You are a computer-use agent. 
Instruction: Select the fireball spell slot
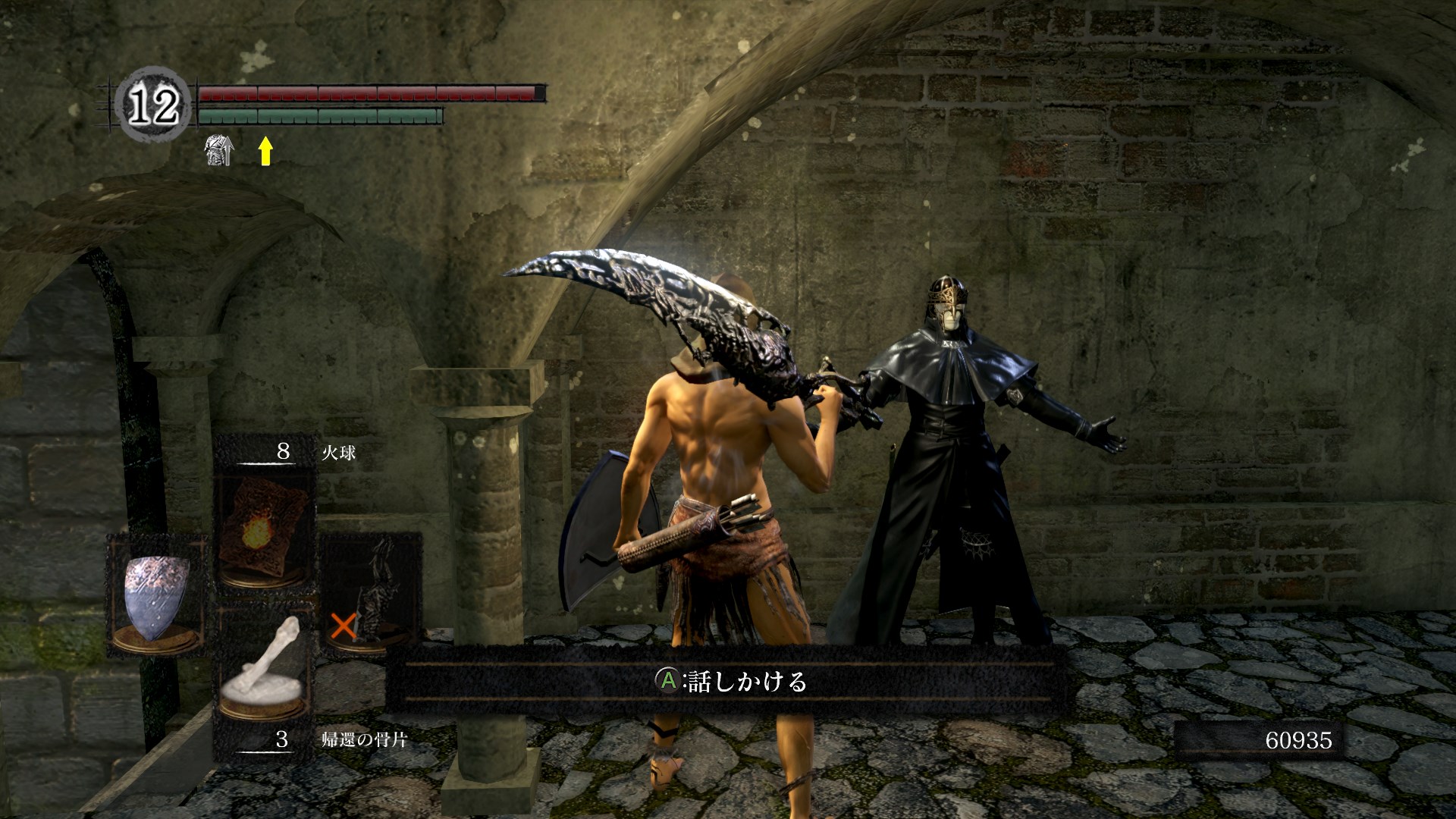point(263,528)
